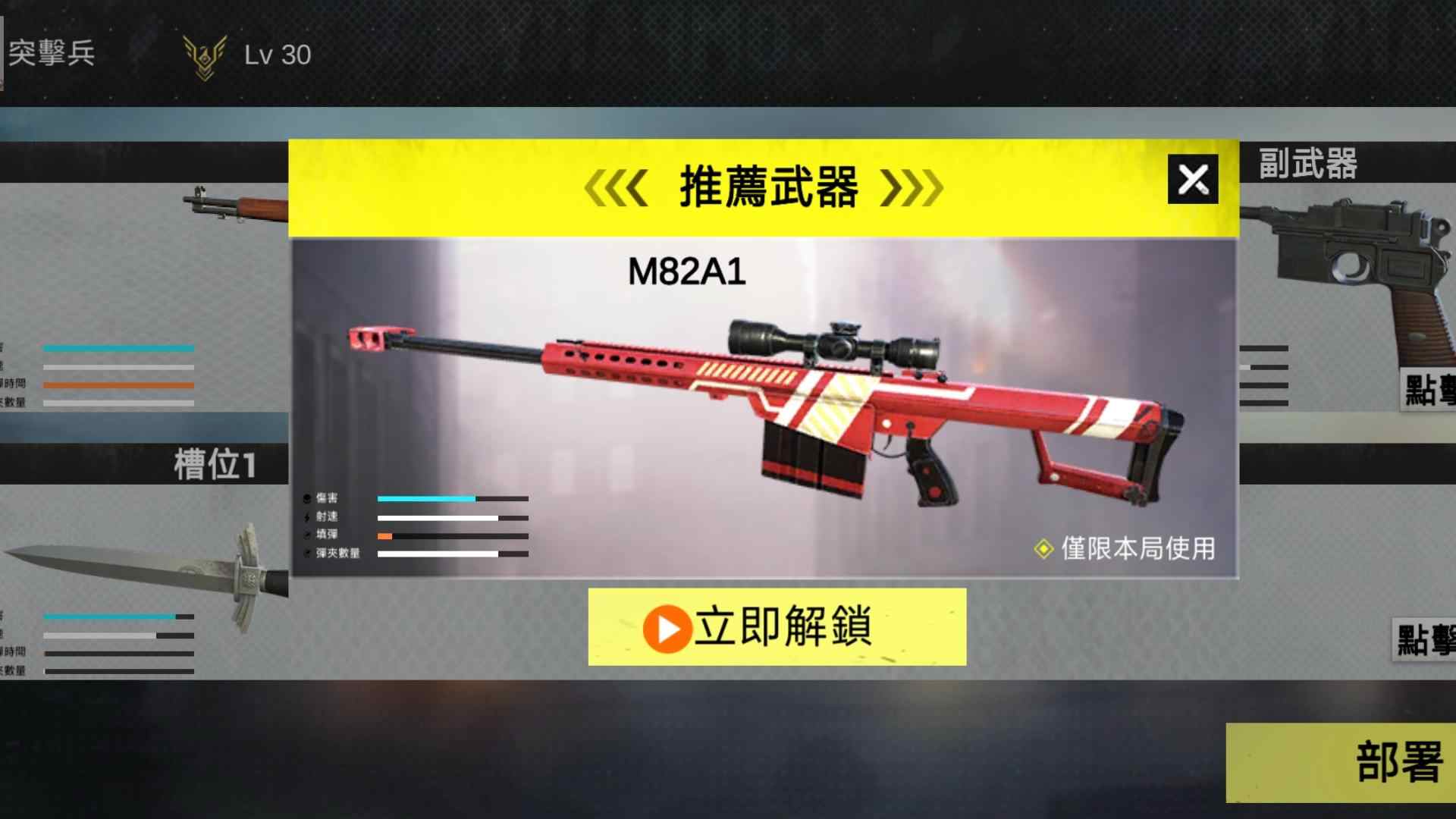This screenshot has height=819, width=1456.
Task: Click the reload (填彈) stat icon
Action: click(306, 535)
